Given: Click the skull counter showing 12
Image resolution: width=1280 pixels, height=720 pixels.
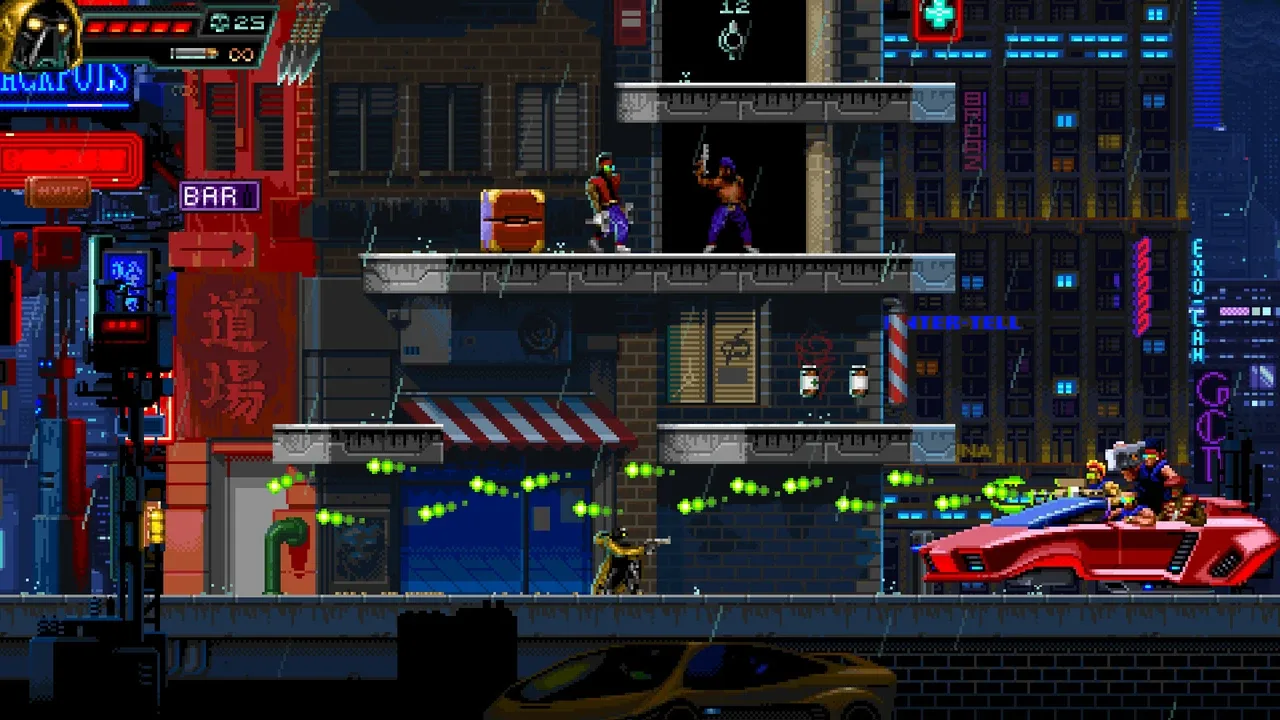Looking at the screenshot, I should tap(733, 8).
